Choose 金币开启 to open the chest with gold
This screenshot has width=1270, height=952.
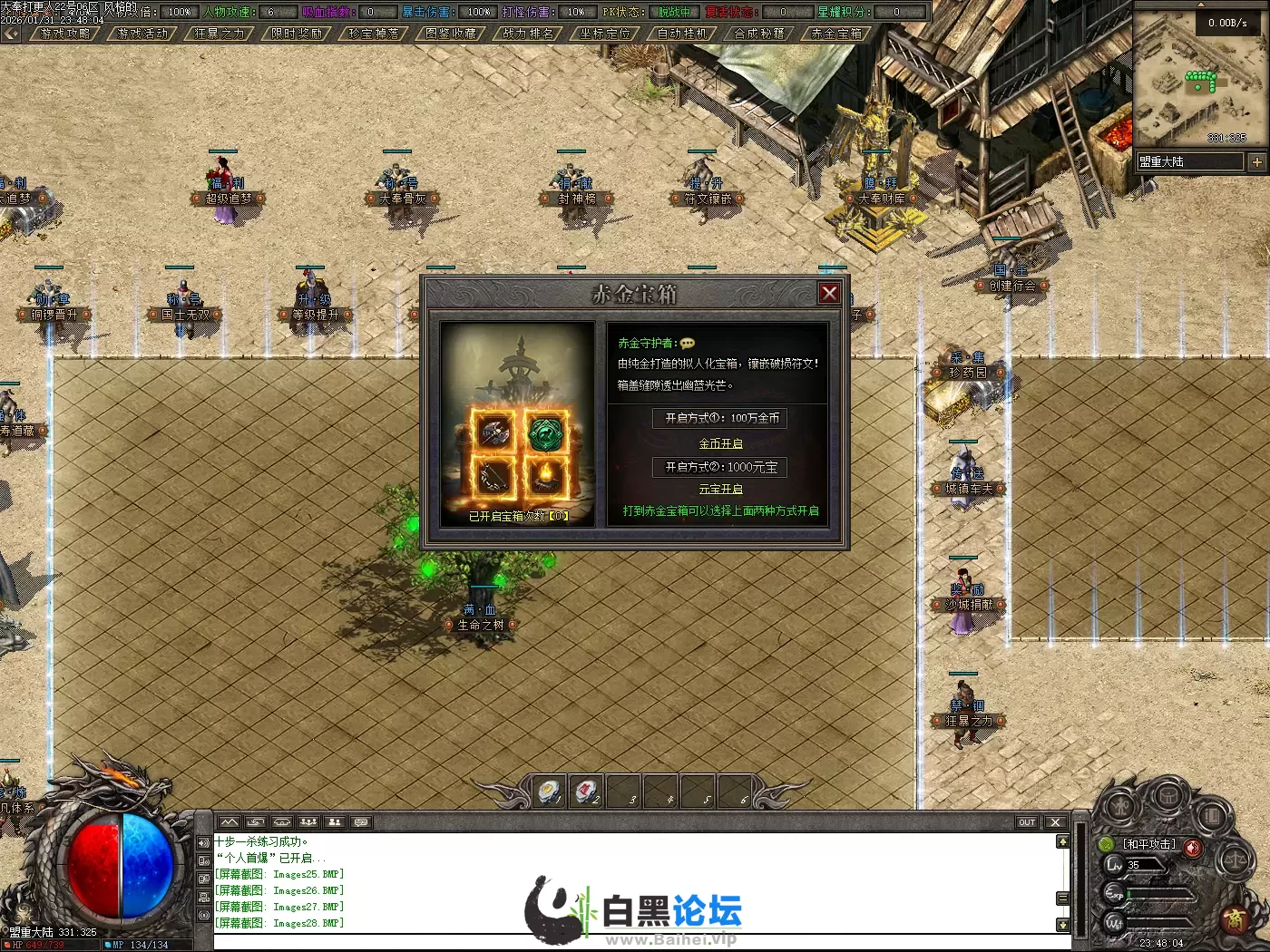tap(720, 443)
